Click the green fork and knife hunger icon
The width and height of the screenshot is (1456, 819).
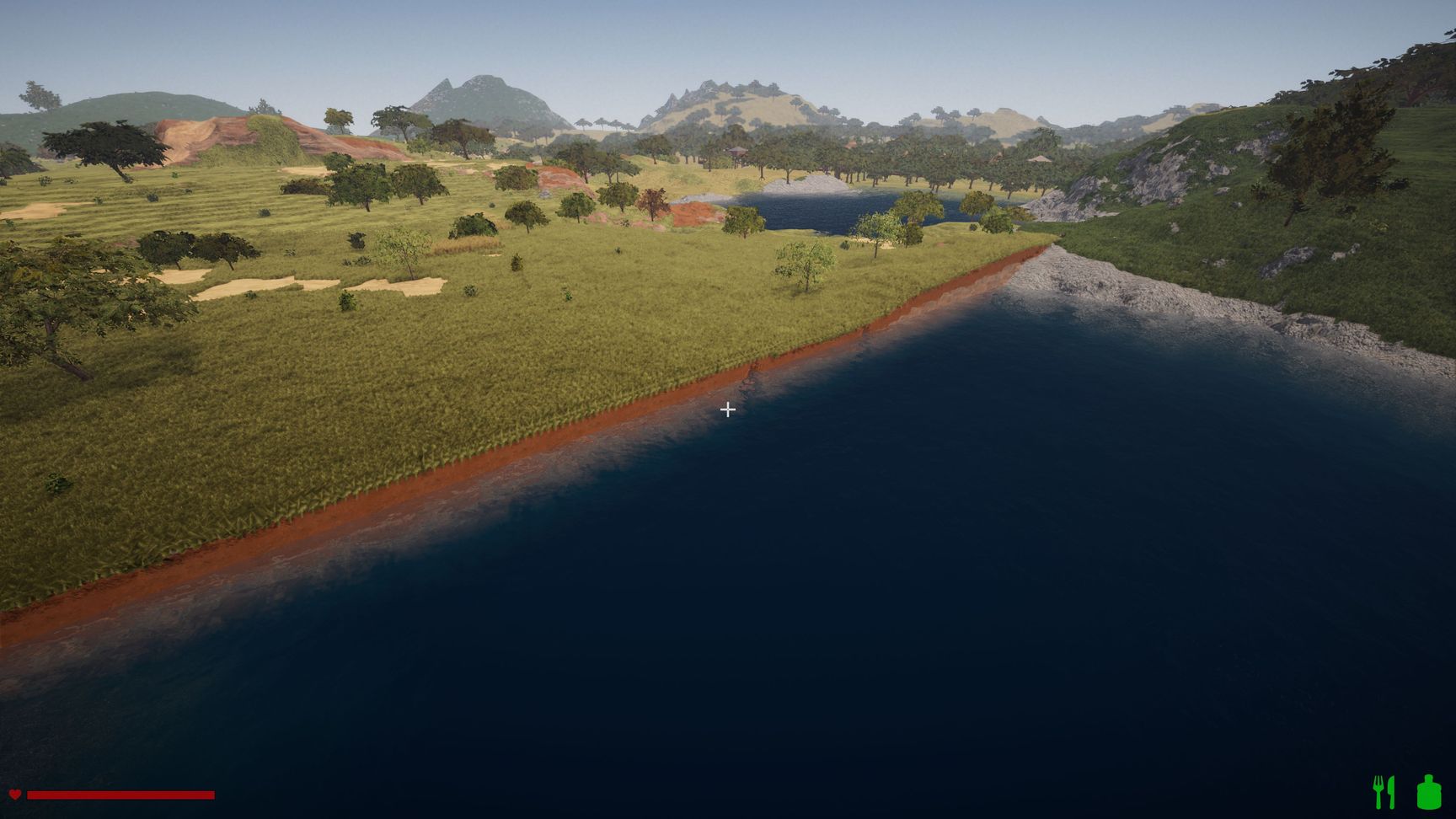tap(1384, 792)
